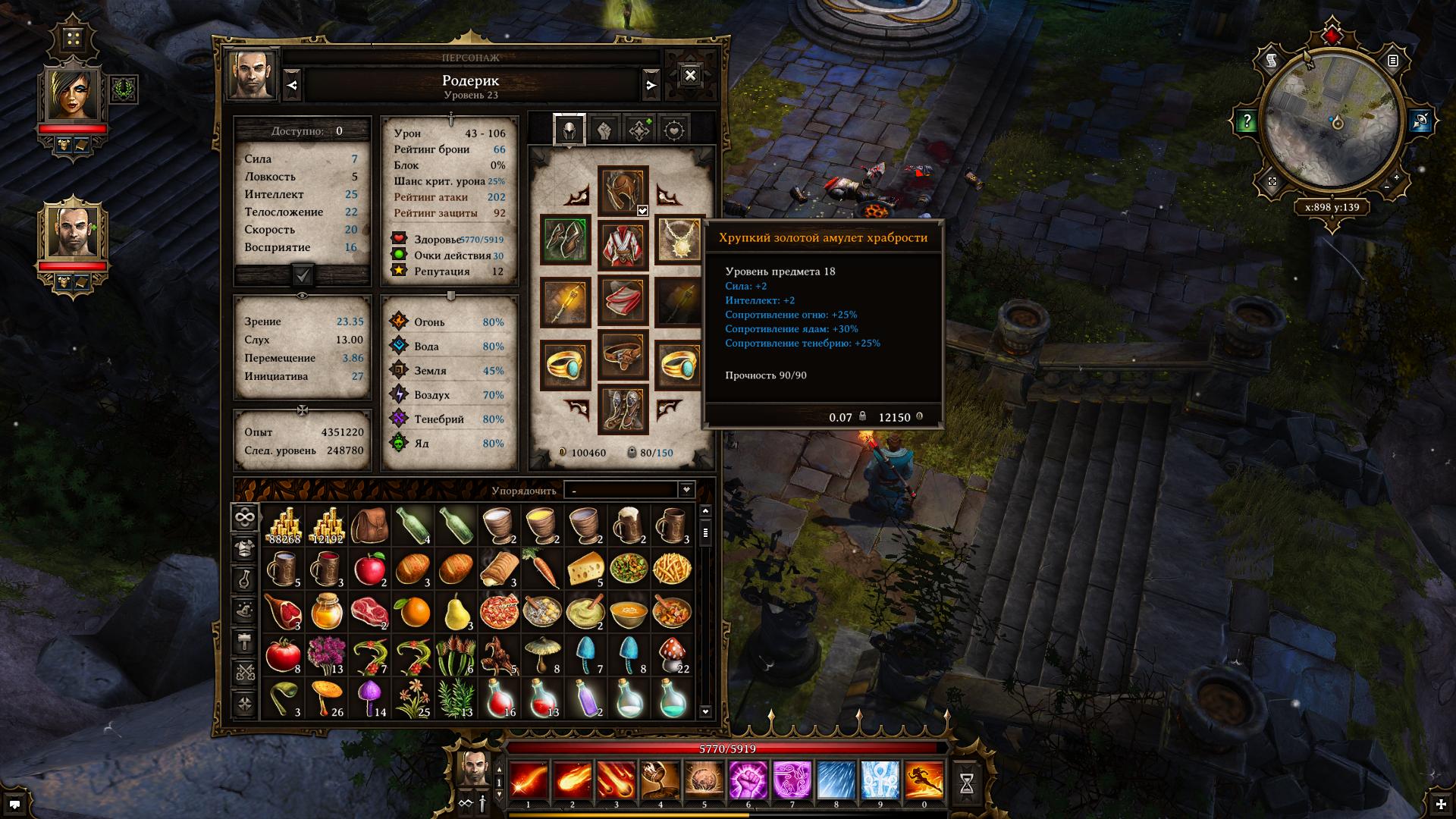Viewport: 1456px width, 819px height.
Task: Activate the purple fist skill on hotbar
Action: [748, 781]
